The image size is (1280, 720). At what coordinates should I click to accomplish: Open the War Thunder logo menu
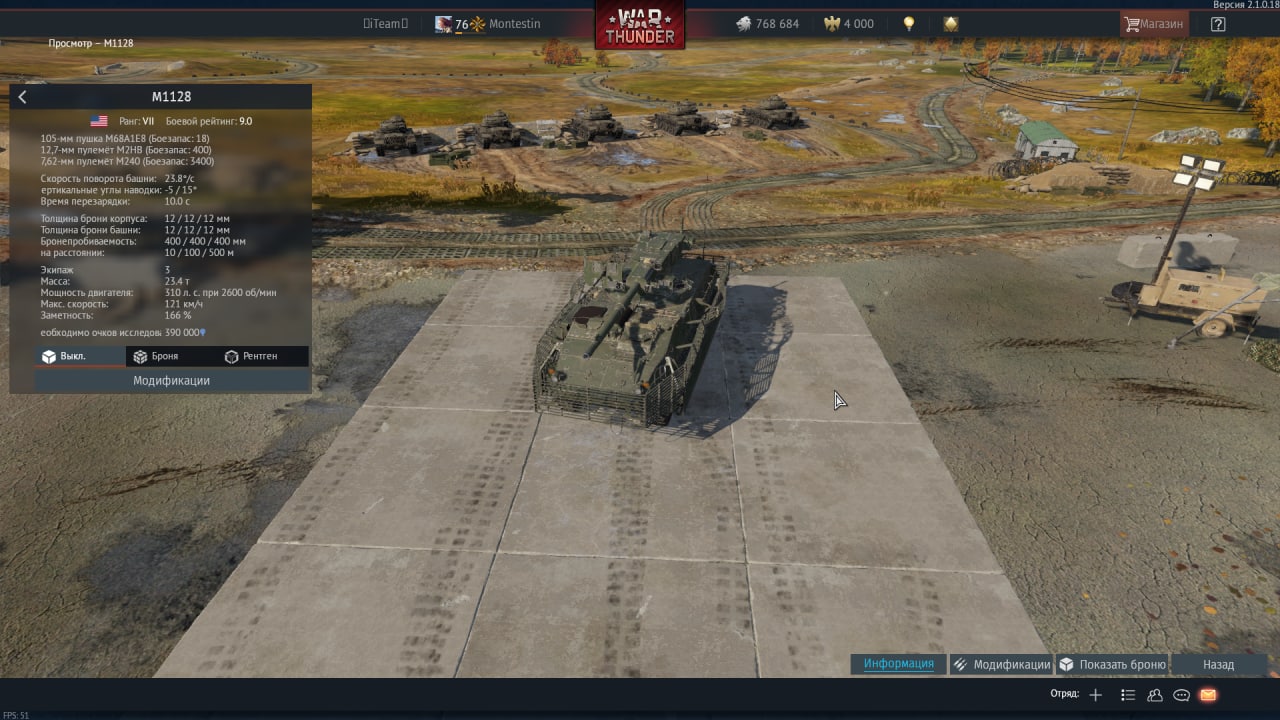point(640,25)
